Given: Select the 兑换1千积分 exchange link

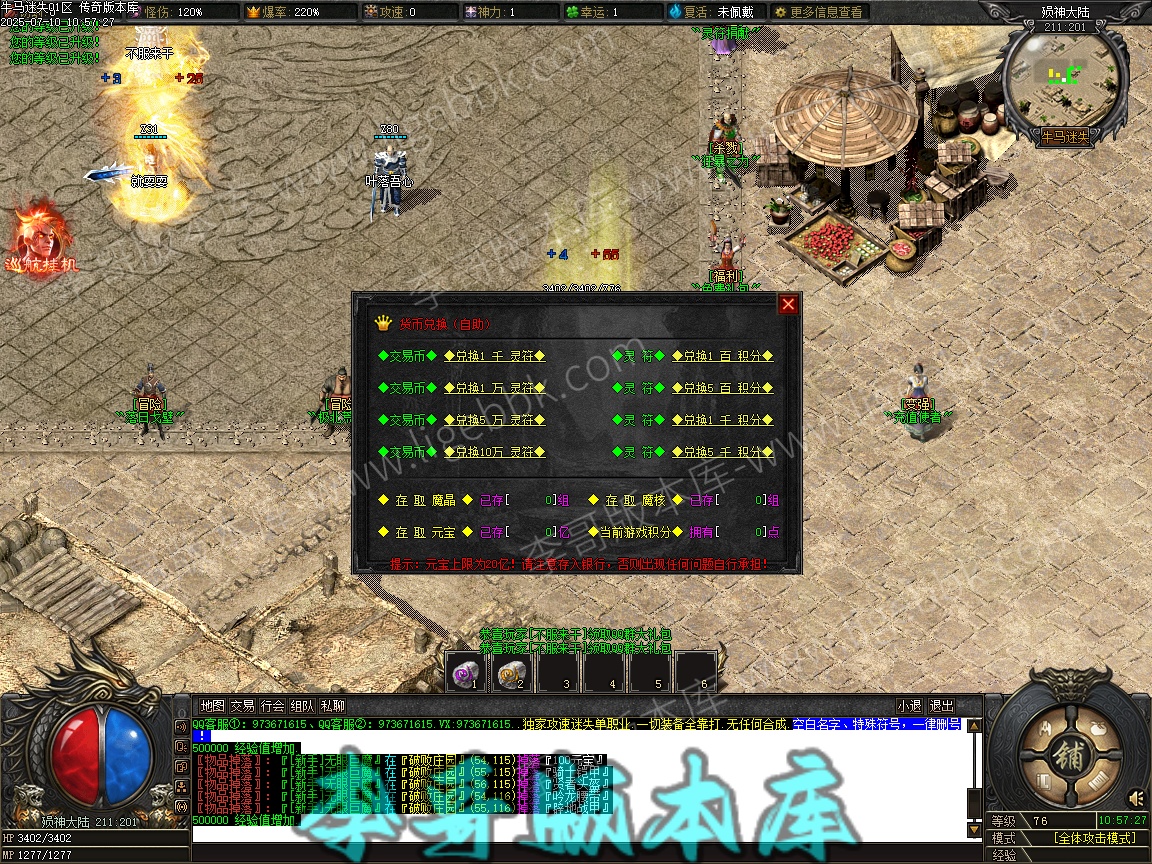Looking at the screenshot, I should pyautogui.click(x=723, y=420).
